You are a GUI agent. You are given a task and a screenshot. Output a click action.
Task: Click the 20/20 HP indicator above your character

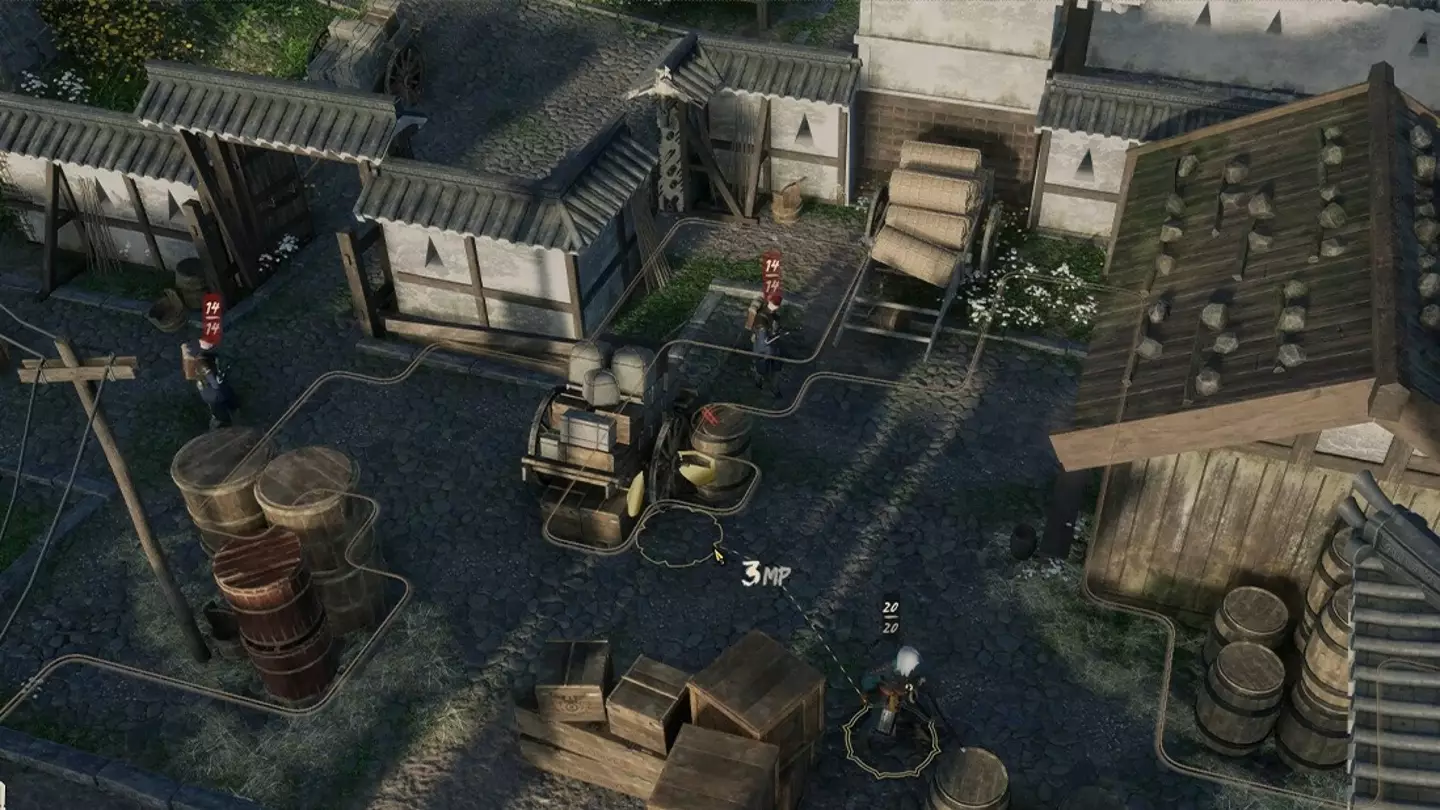[890, 615]
